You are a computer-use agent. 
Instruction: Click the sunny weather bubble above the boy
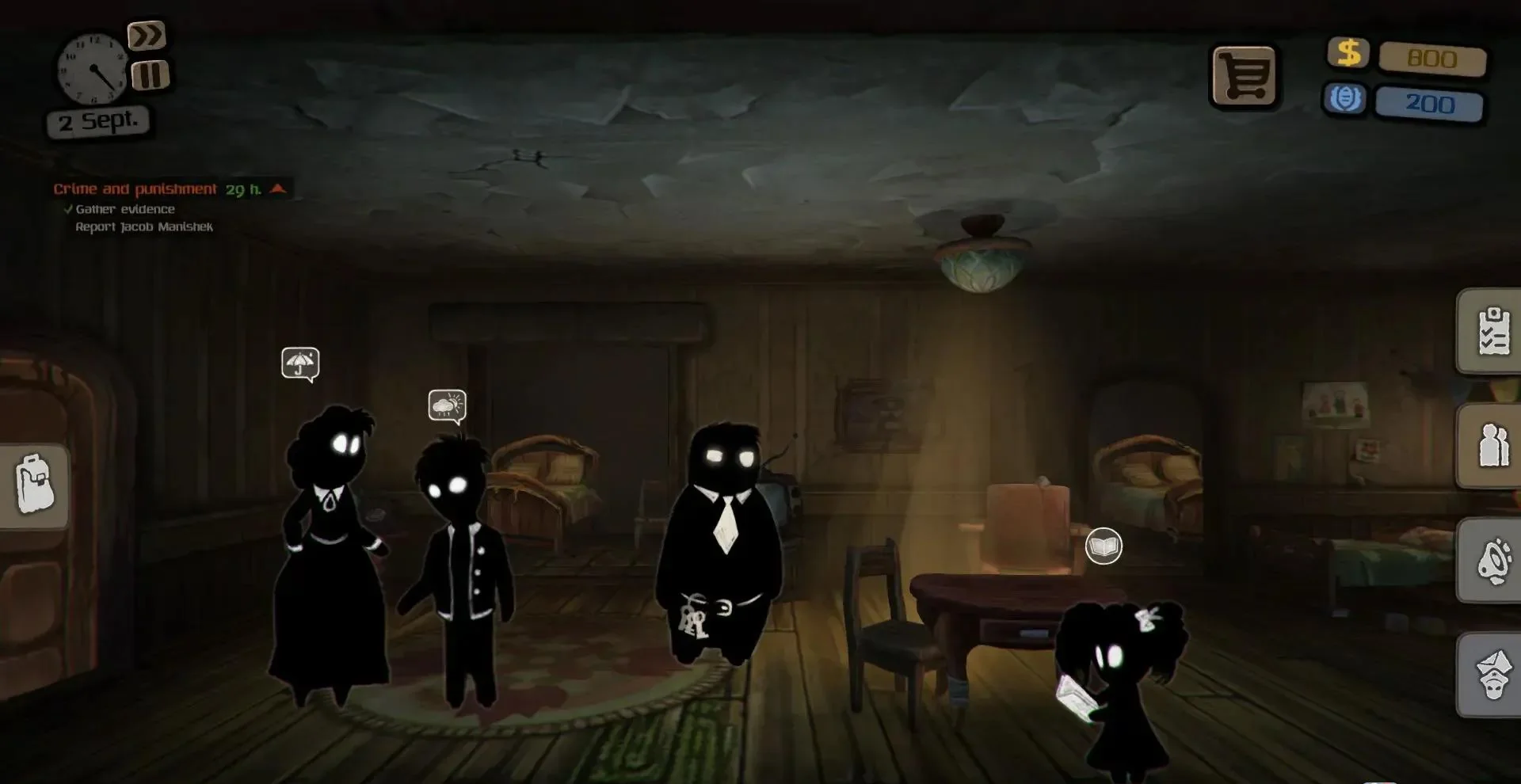point(446,405)
